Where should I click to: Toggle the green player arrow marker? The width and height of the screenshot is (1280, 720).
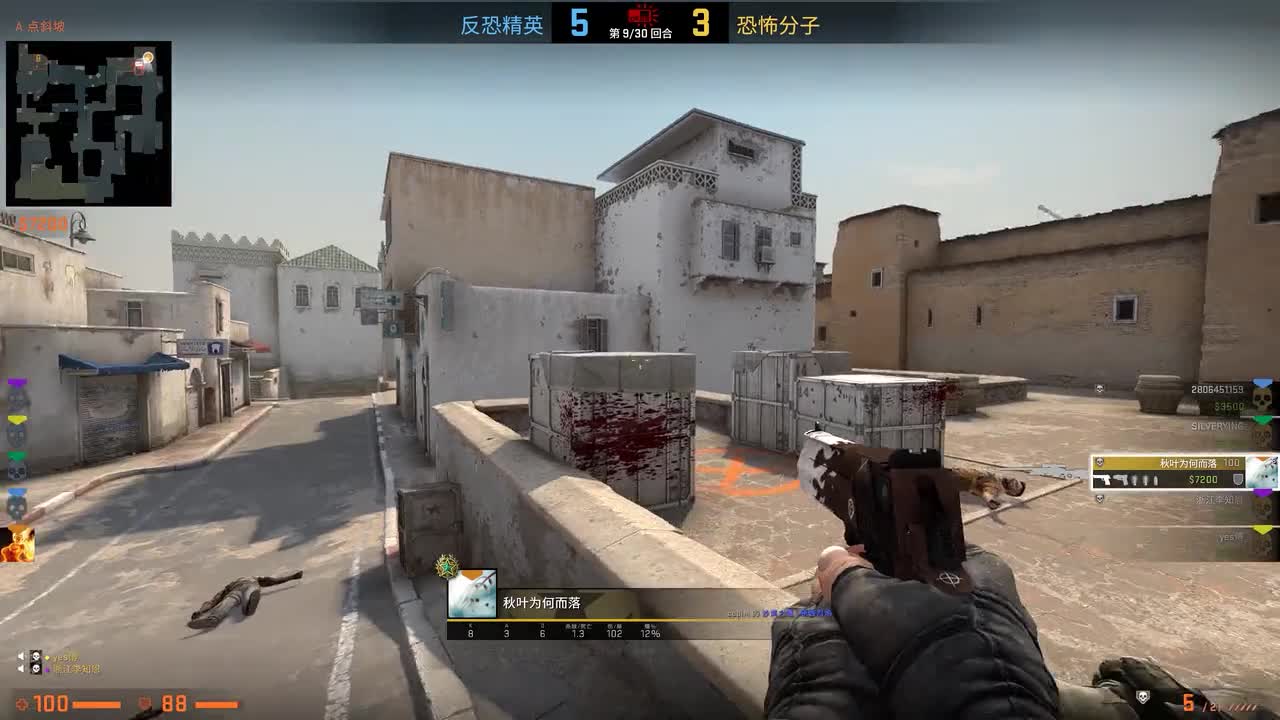coord(1261,417)
